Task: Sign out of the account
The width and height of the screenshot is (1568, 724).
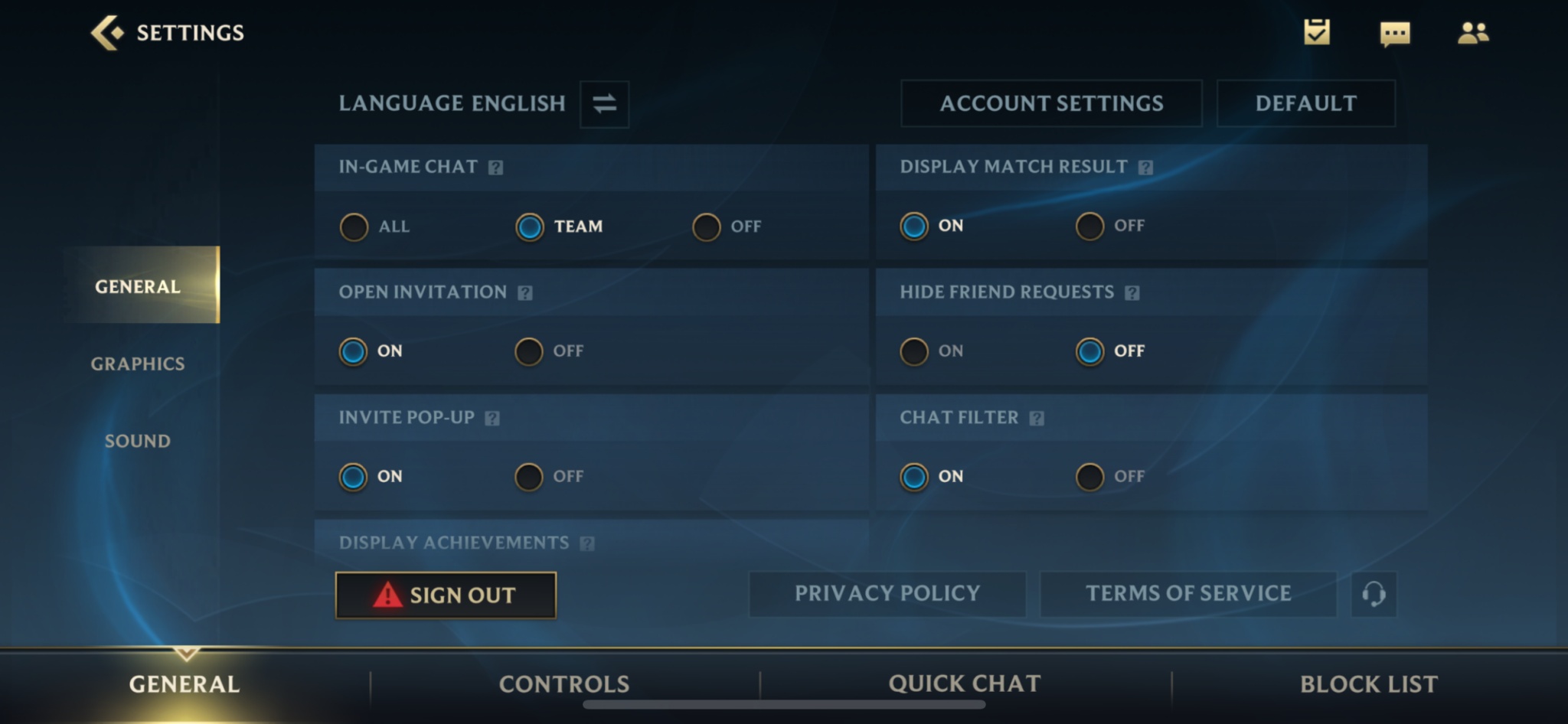Action: [446, 595]
